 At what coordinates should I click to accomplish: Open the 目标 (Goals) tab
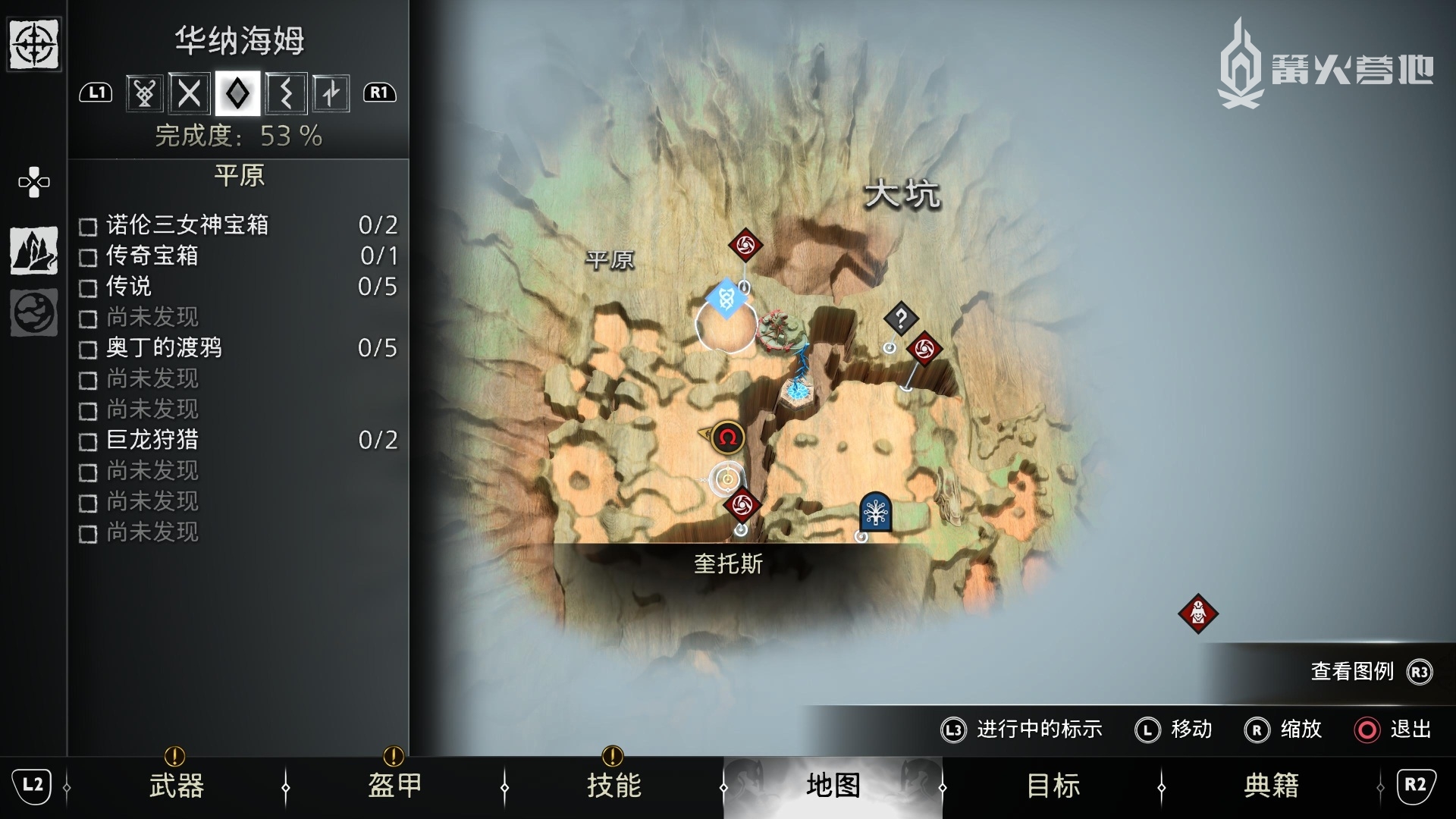[1053, 786]
